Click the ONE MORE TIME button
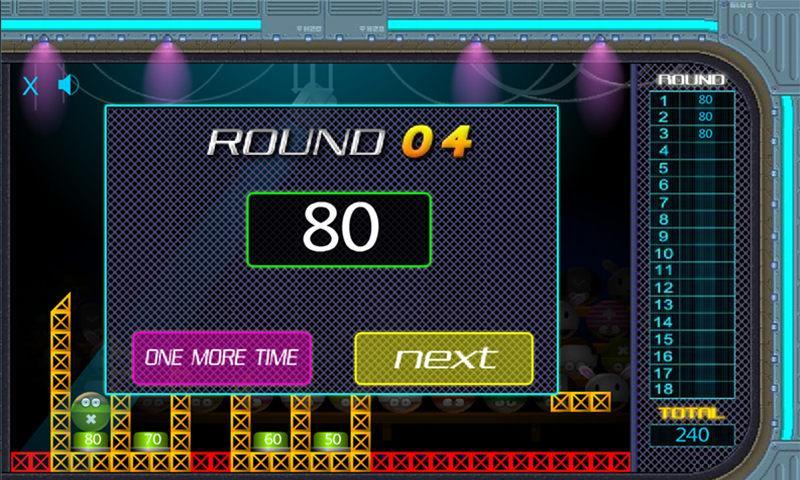Screen dimensions: 800x480 point(222,357)
